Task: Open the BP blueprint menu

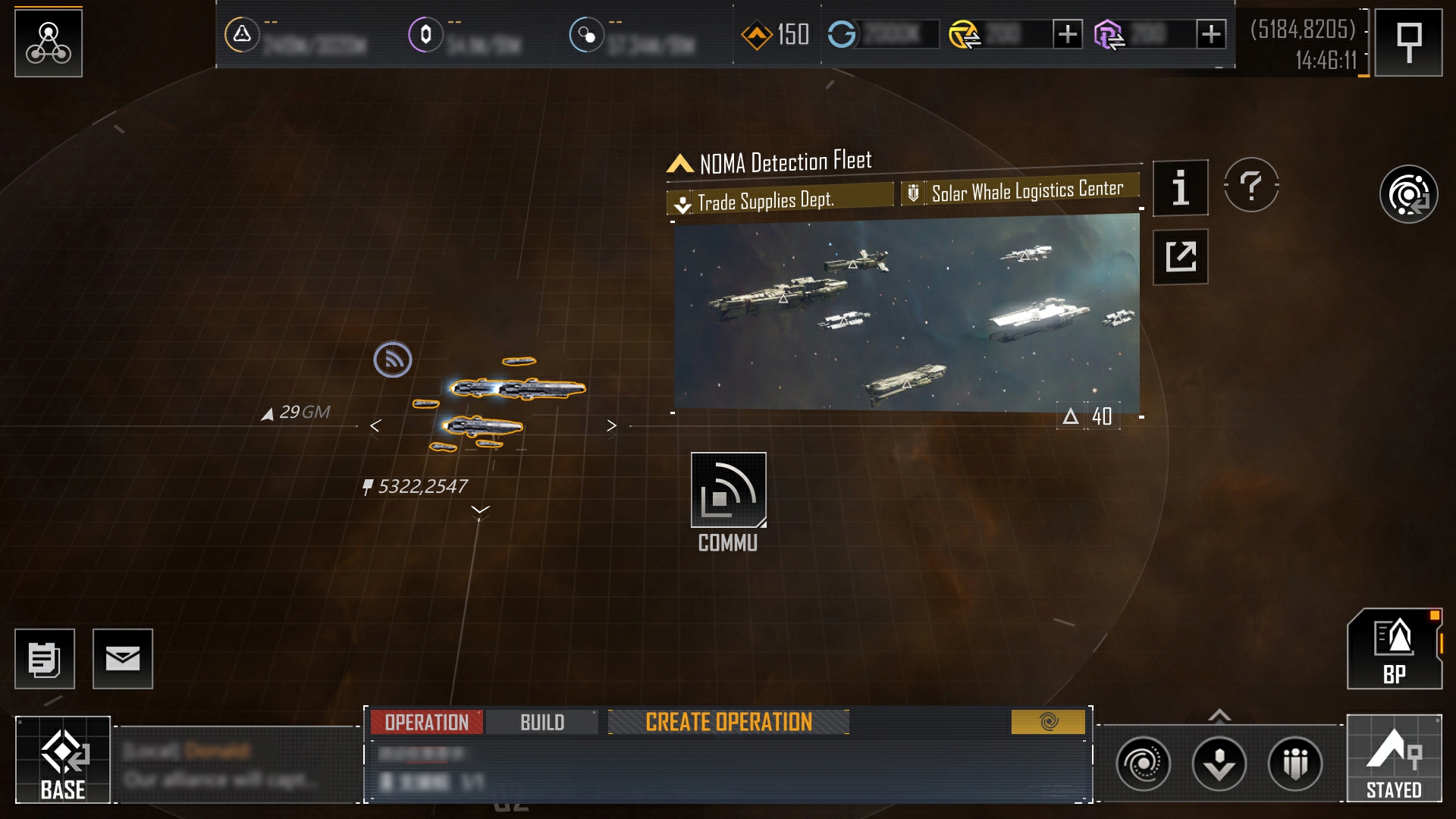Action: pyautogui.click(x=1394, y=650)
